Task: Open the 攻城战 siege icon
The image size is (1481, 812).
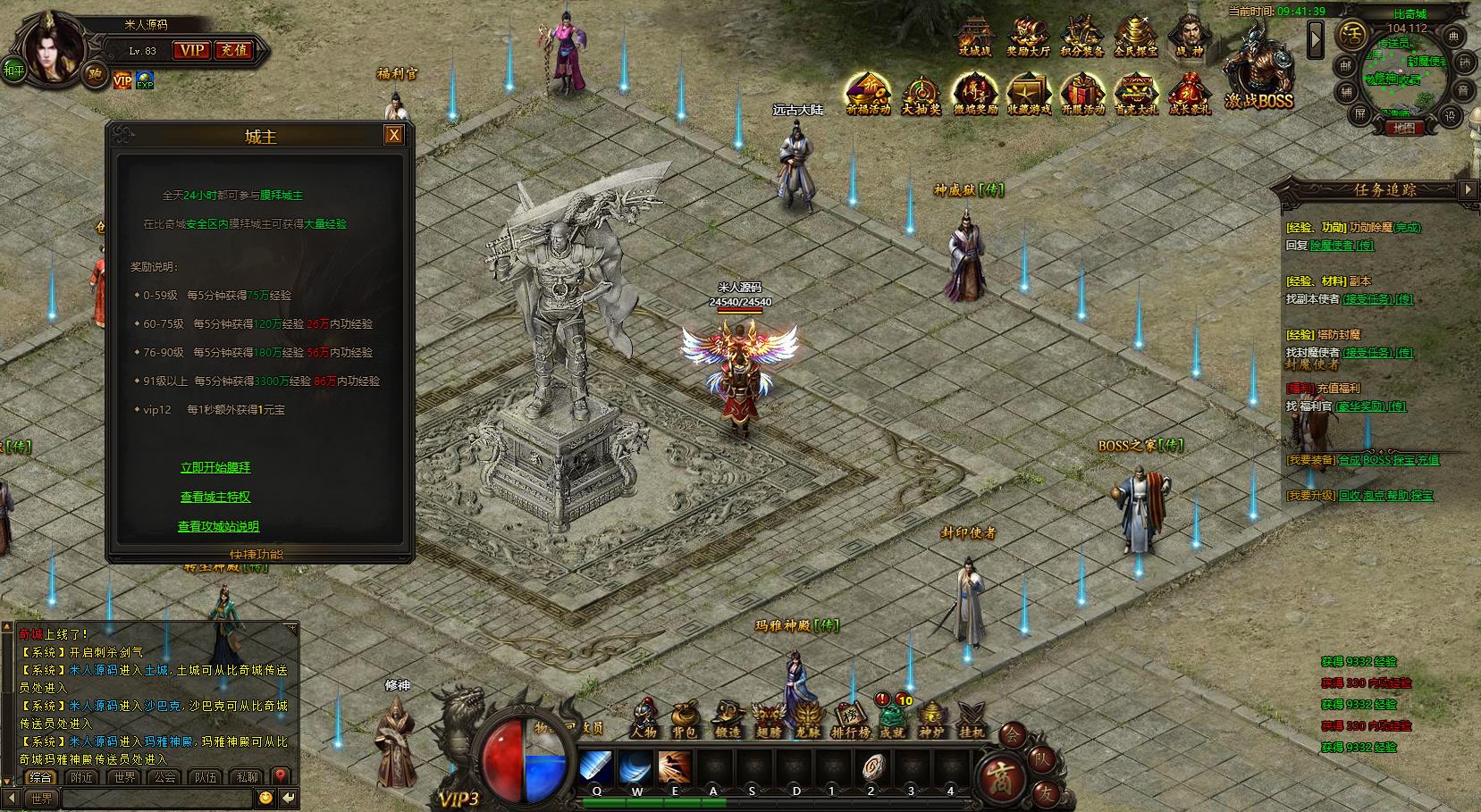Action: click(975, 37)
